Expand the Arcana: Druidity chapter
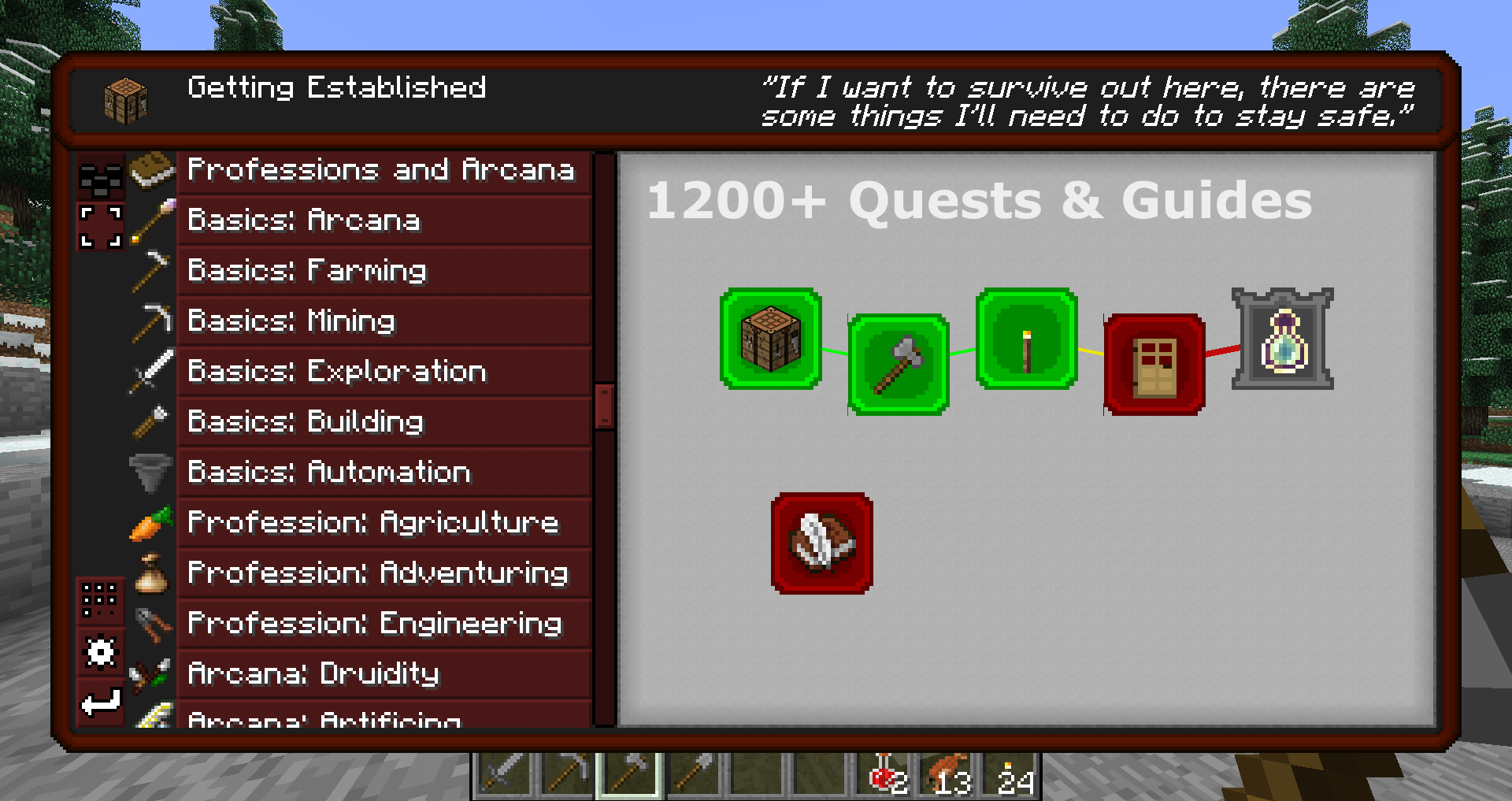 click(x=381, y=673)
